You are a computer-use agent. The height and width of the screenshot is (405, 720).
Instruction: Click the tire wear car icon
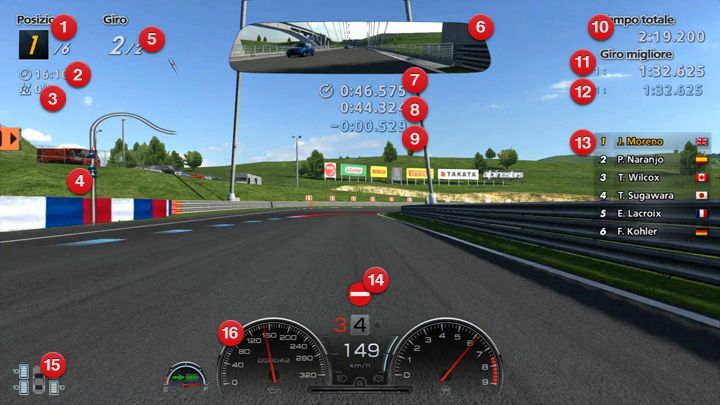click(x=38, y=380)
